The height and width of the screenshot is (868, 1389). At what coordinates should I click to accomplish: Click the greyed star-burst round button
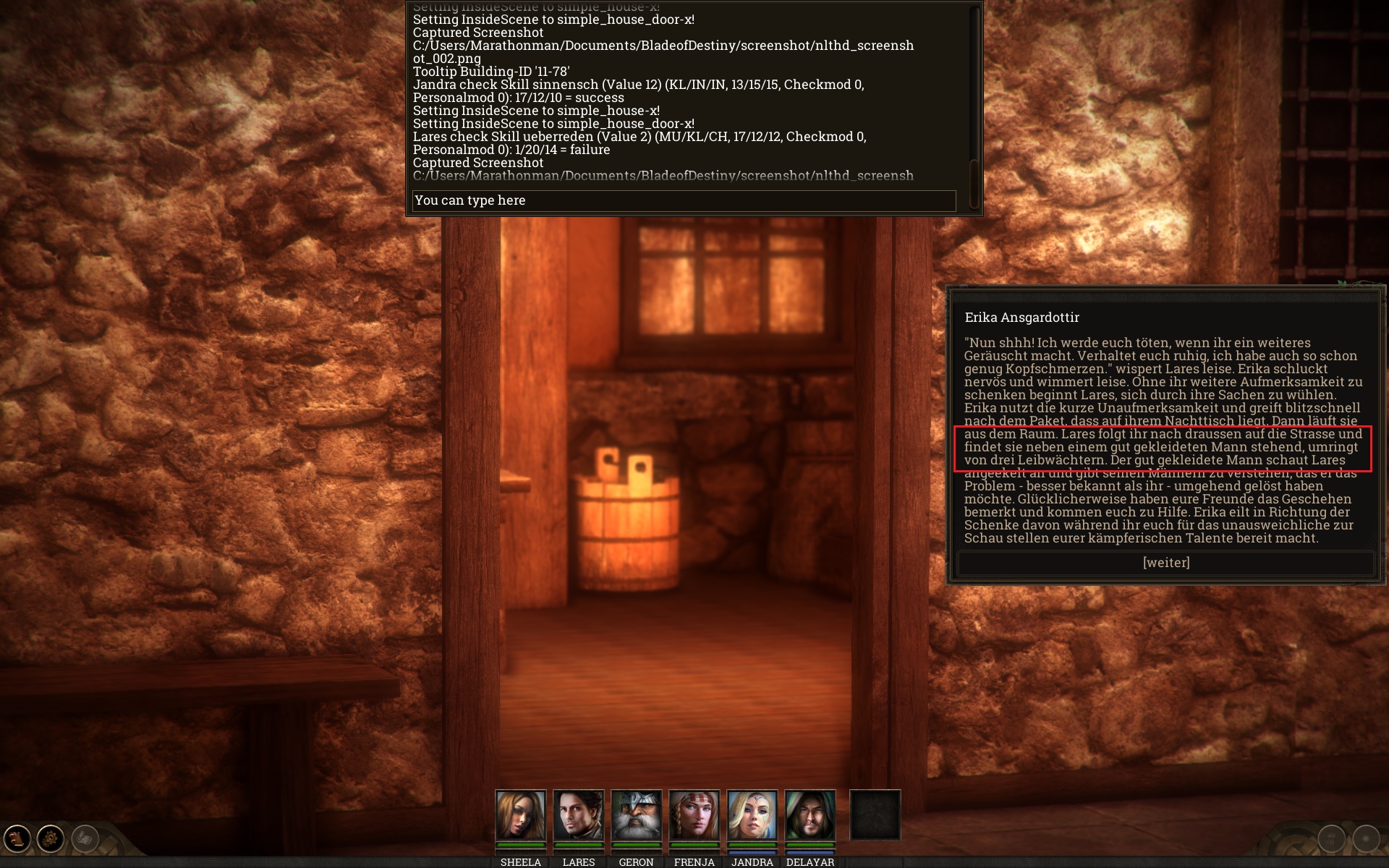(x=1366, y=838)
